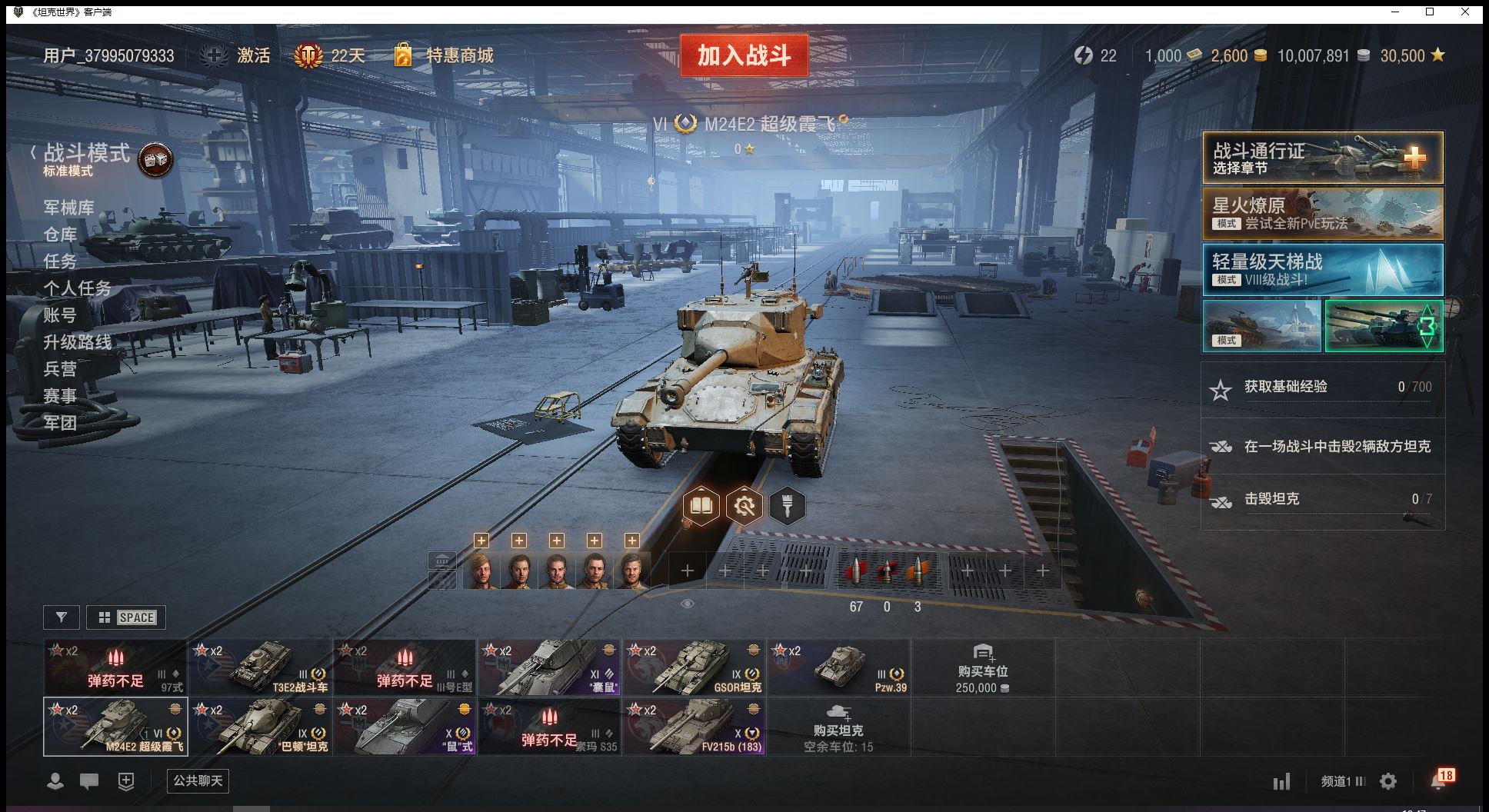The image size is (1489, 812).
Task: Pick the FV215b (183) tank
Action: (x=695, y=726)
